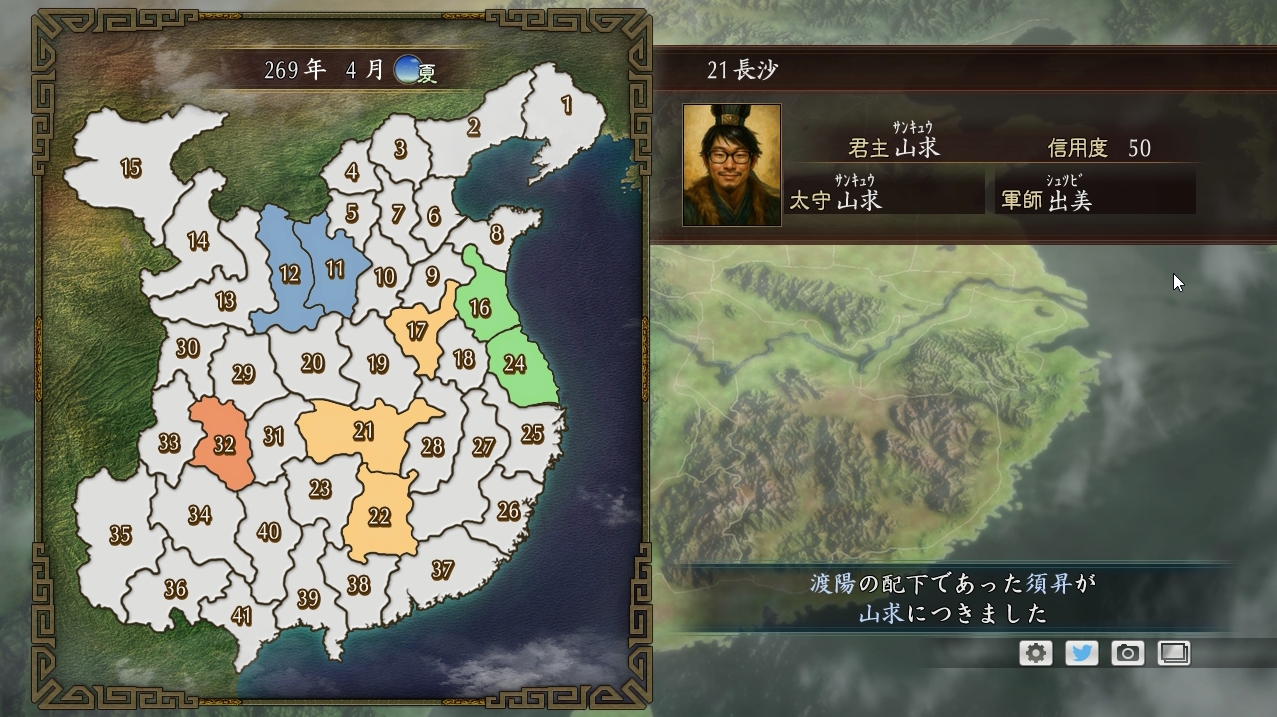Choose province 22 on the map
1277x717 pixels.
pyautogui.click(x=379, y=516)
